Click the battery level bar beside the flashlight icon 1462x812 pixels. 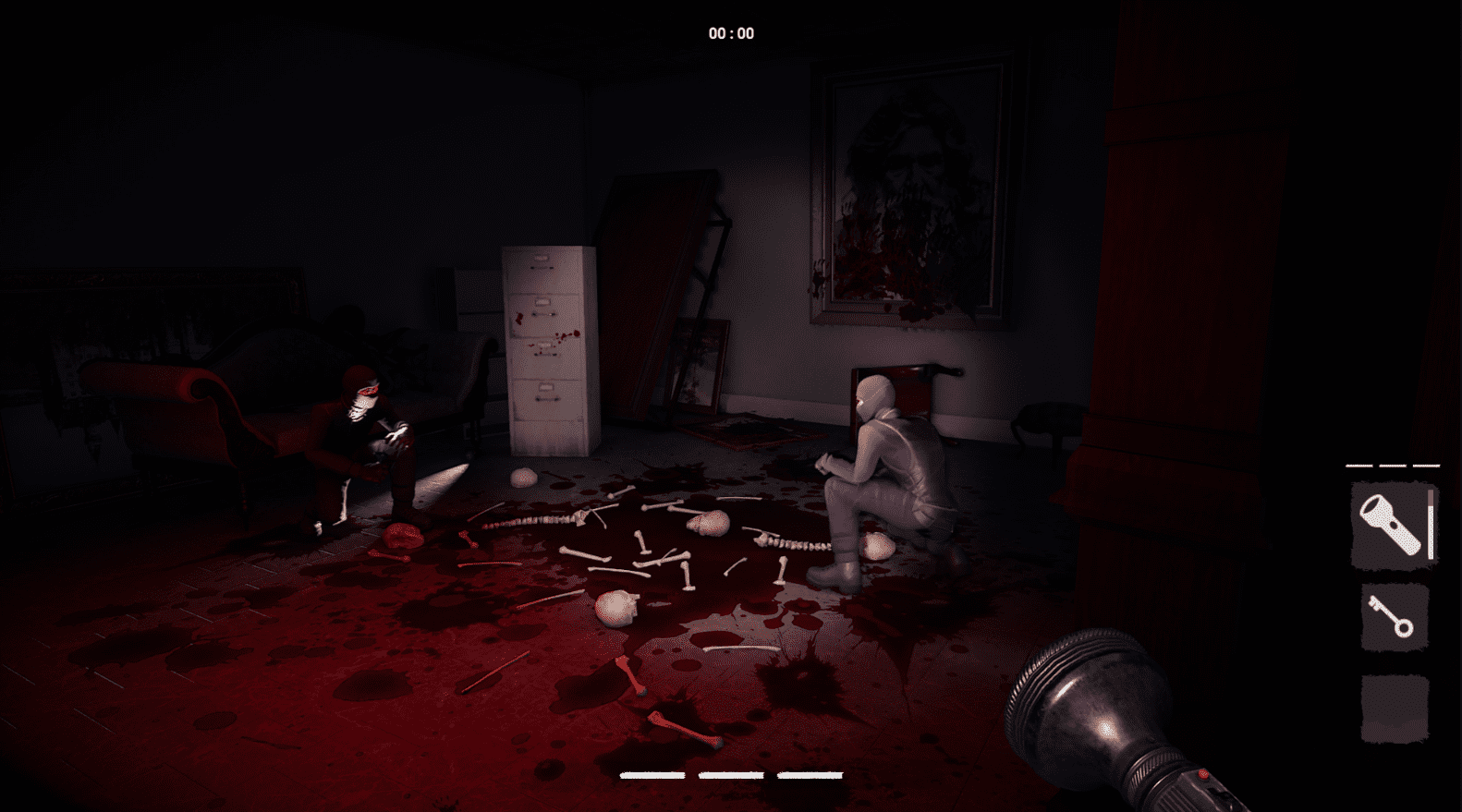1431,525
